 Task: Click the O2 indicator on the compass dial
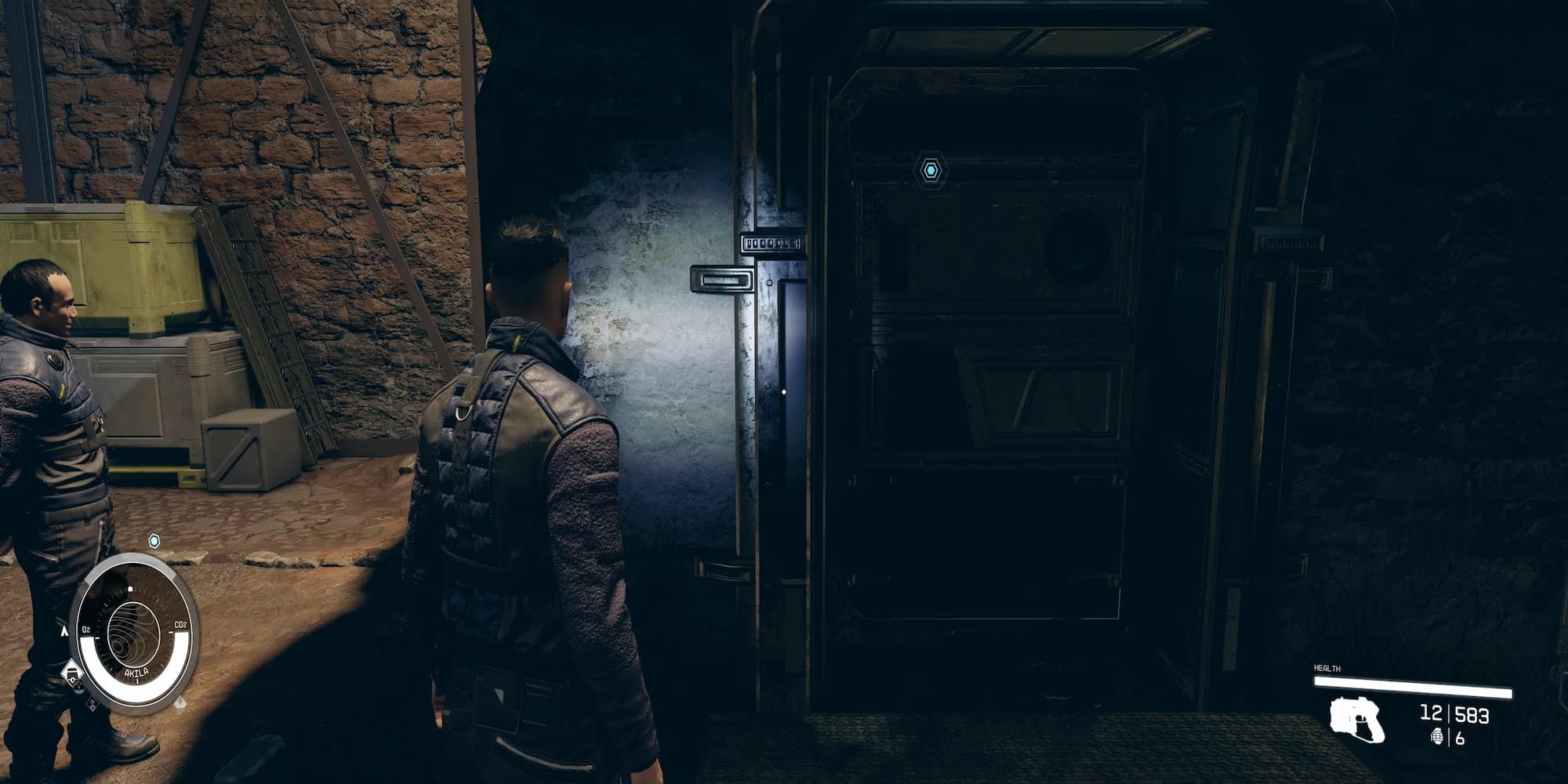(86, 629)
